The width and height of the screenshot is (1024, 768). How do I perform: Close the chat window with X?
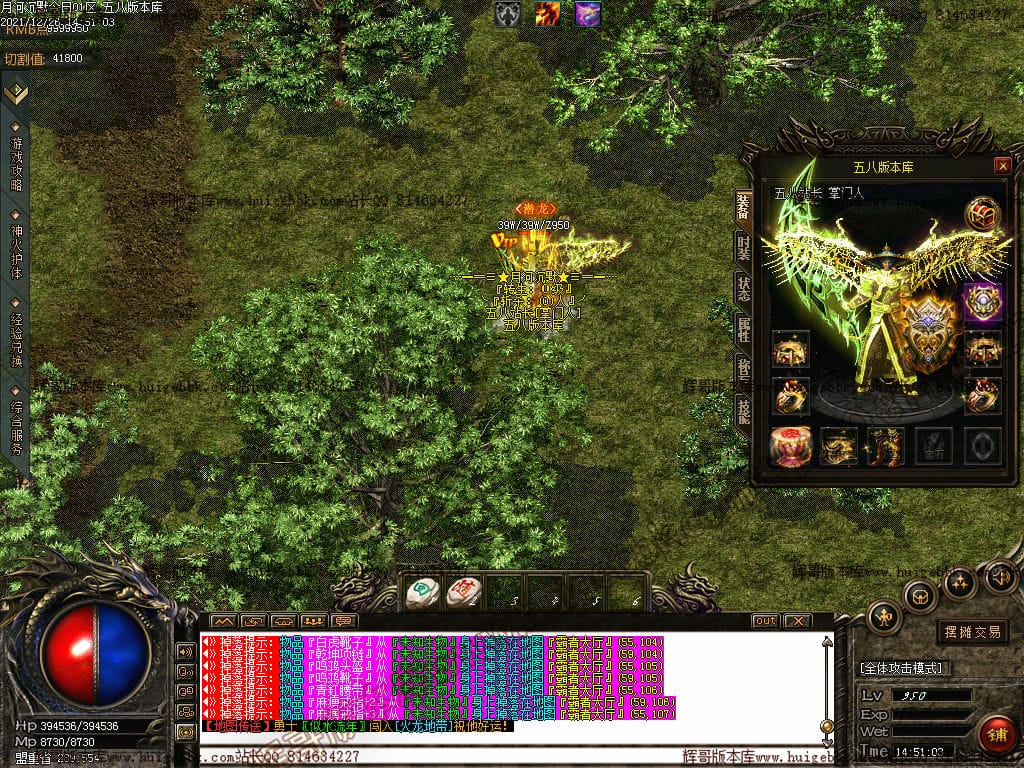796,621
